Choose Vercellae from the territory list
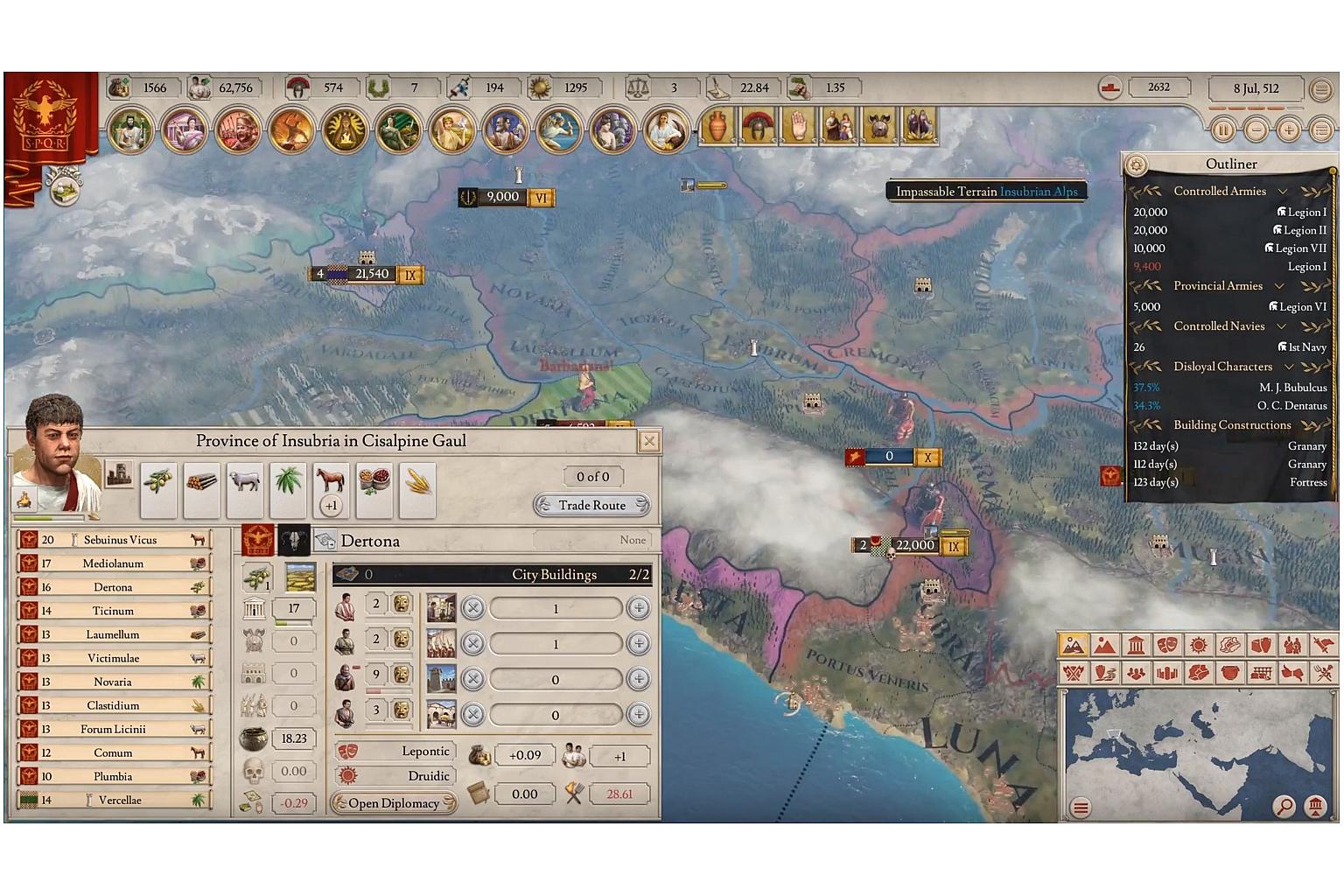Image resolution: width=1344 pixels, height=896 pixels. 119,800
